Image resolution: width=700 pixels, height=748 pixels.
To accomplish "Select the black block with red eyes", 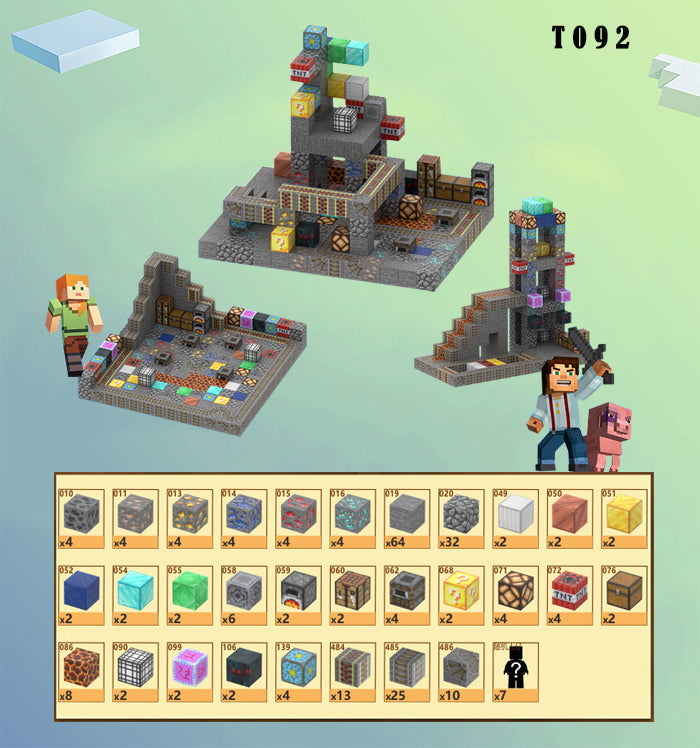I will (x=243, y=668).
